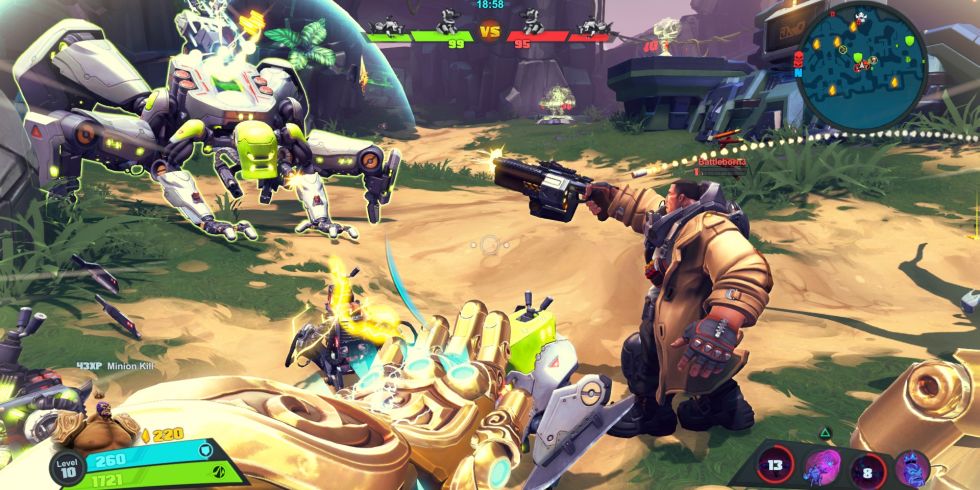Activate the pink glowing skill icon
This screenshot has width=980, height=490.
[x=821, y=466]
